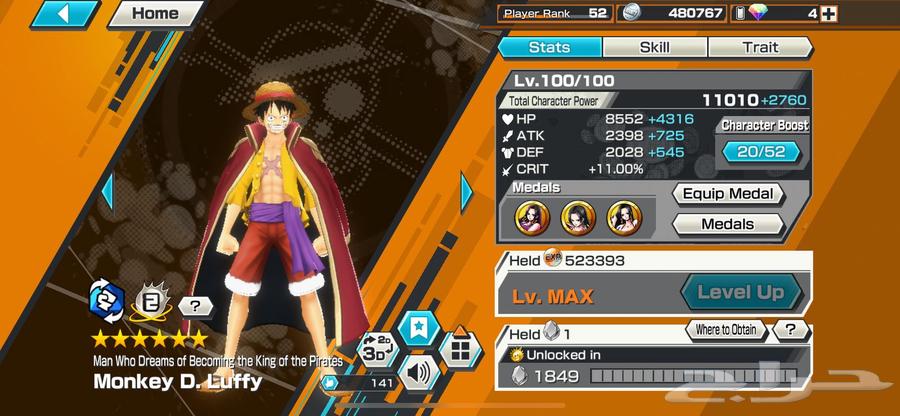Open the Trait tab

(x=760, y=47)
